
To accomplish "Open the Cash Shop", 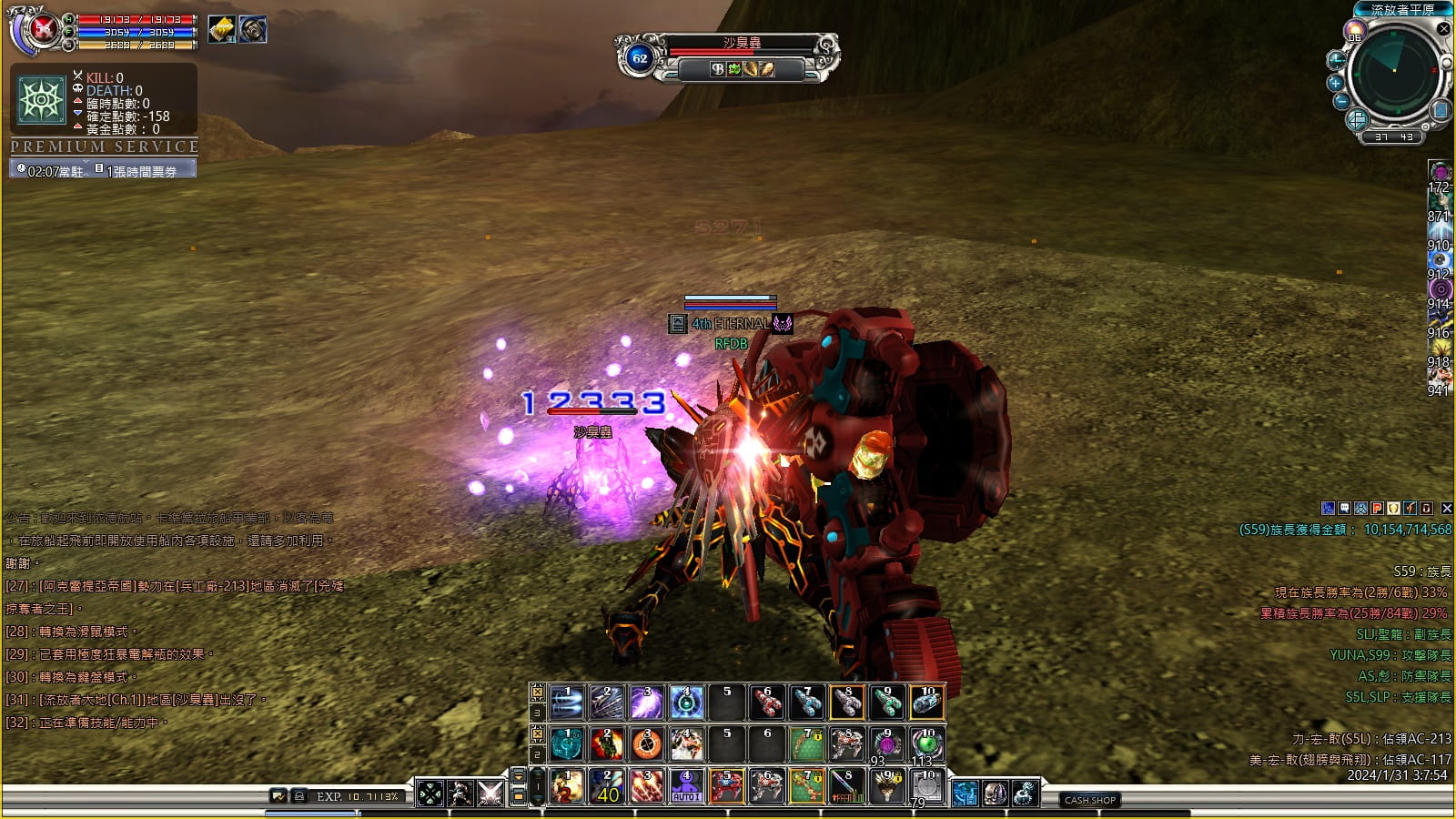I will [1090, 800].
